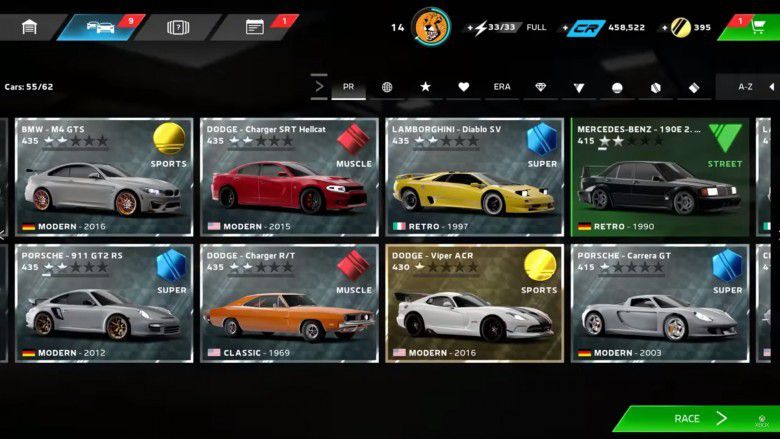Select the Porsche 911 GT2 RS card
Viewport: 780px width, 439px height.
pyautogui.click(x=103, y=303)
